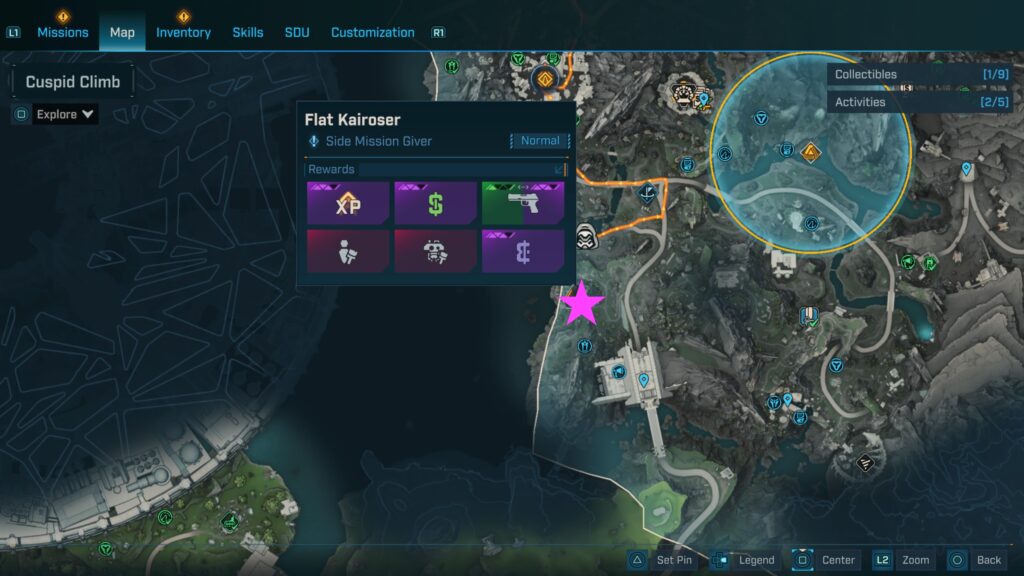Select the green dollar cash reward tile
1024x576 pixels.
coord(435,203)
